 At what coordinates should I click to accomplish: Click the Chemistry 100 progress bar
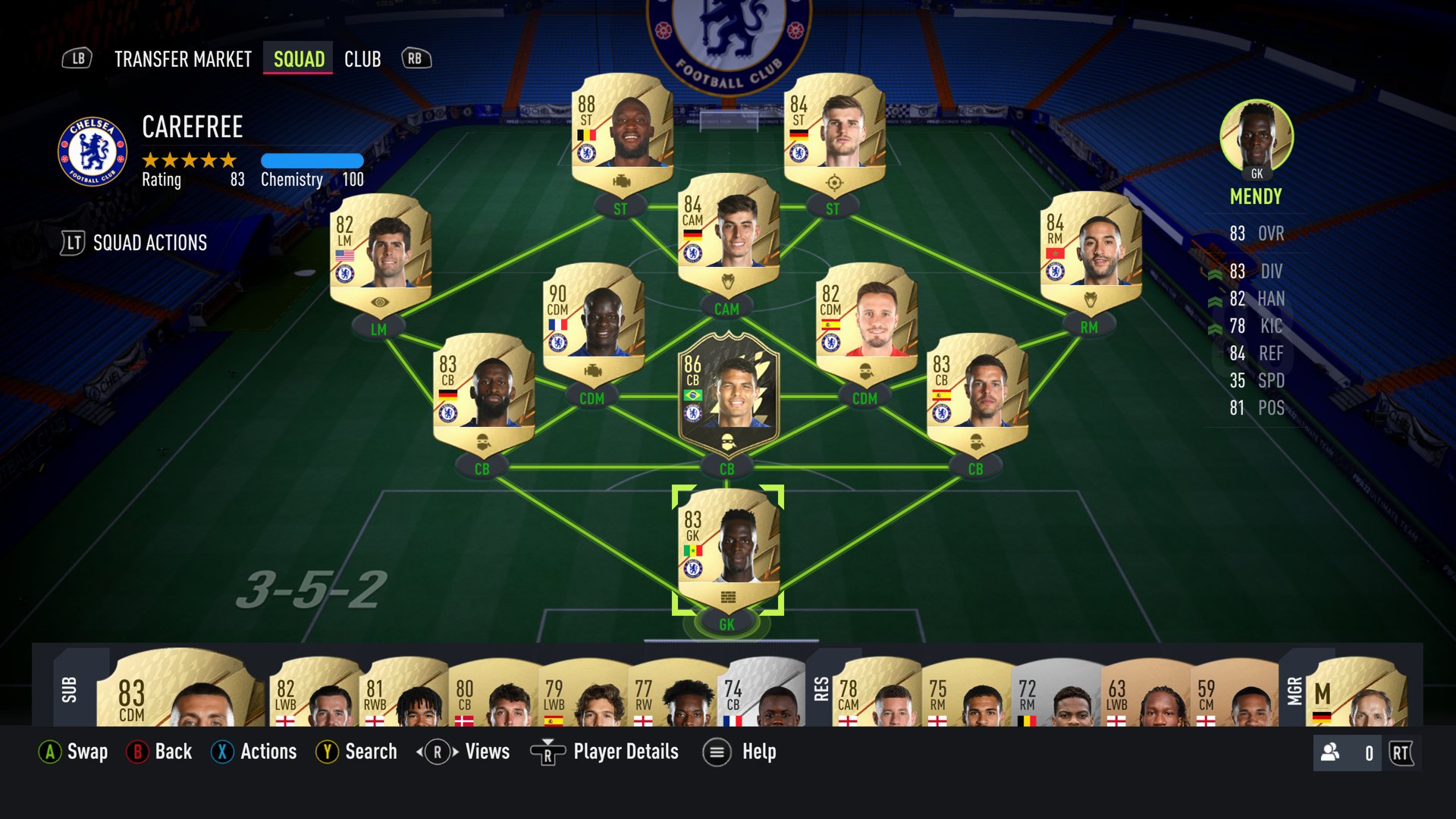click(312, 161)
